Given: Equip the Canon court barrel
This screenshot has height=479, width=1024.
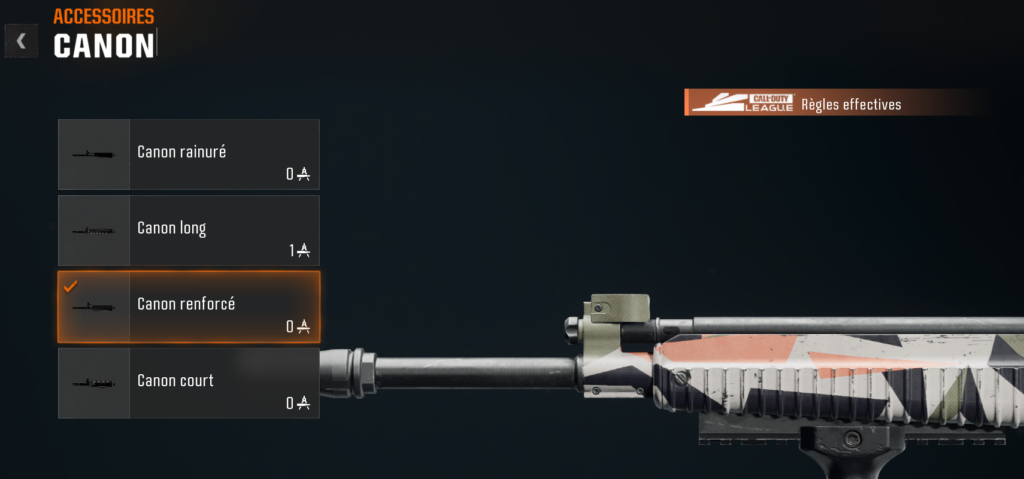Looking at the screenshot, I should point(189,383).
